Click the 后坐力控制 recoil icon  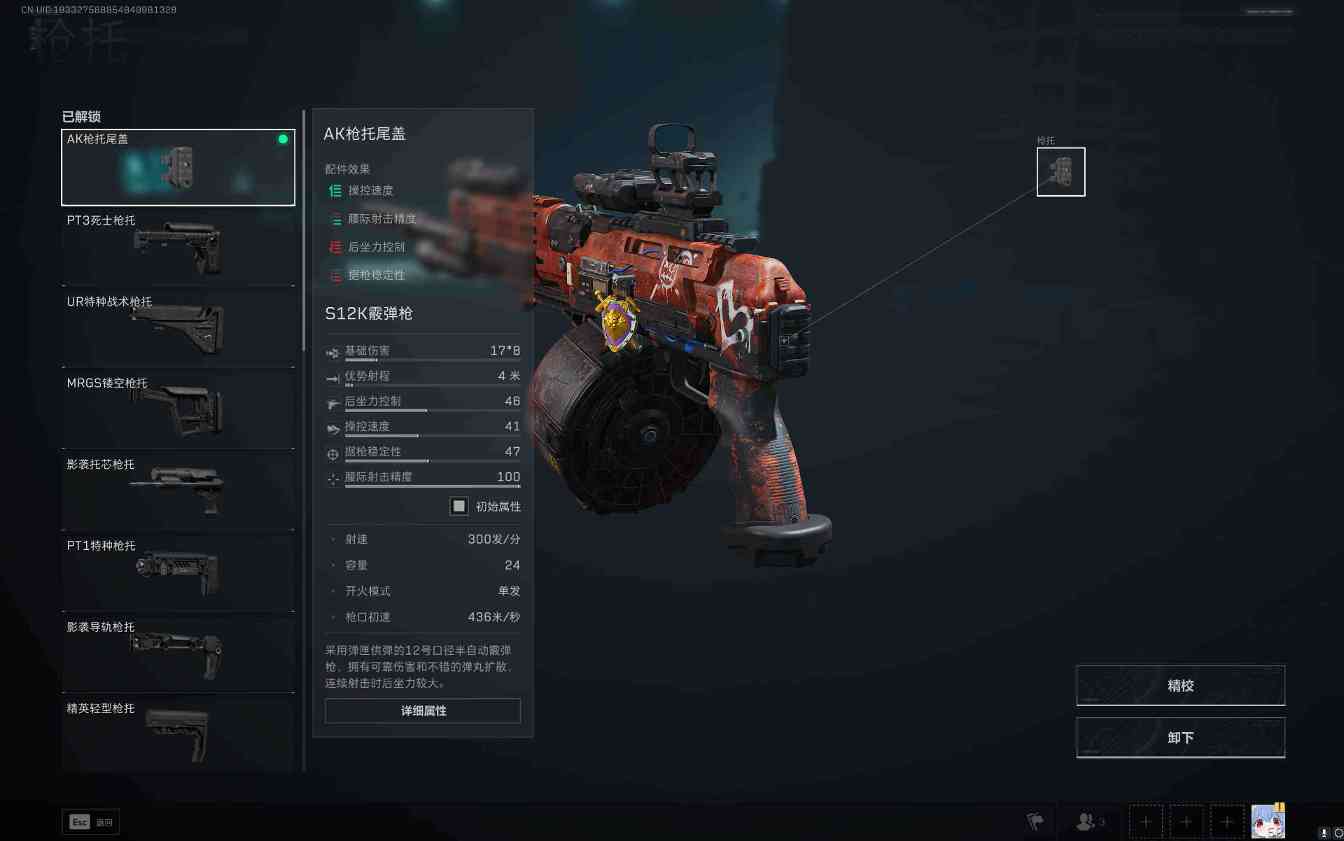tap(332, 403)
